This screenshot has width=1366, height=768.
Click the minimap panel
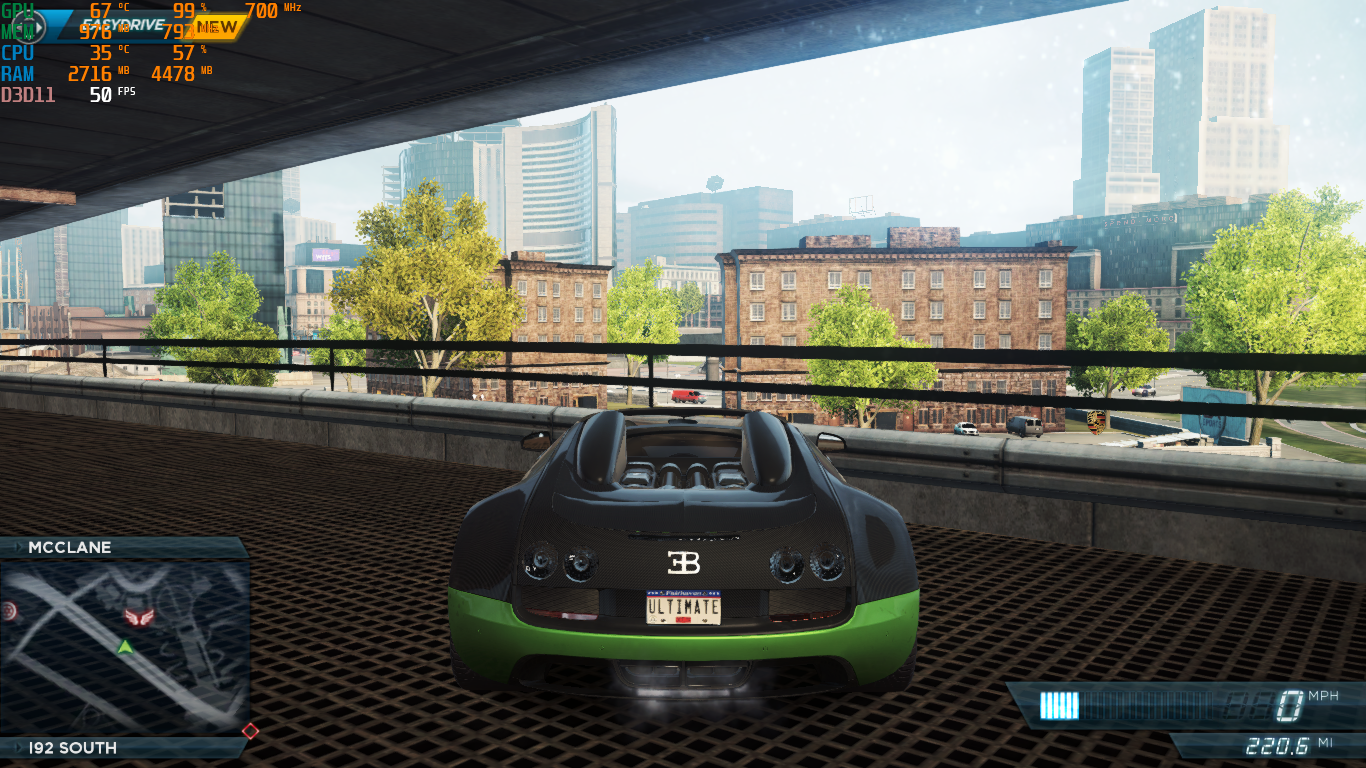tap(125, 647)
